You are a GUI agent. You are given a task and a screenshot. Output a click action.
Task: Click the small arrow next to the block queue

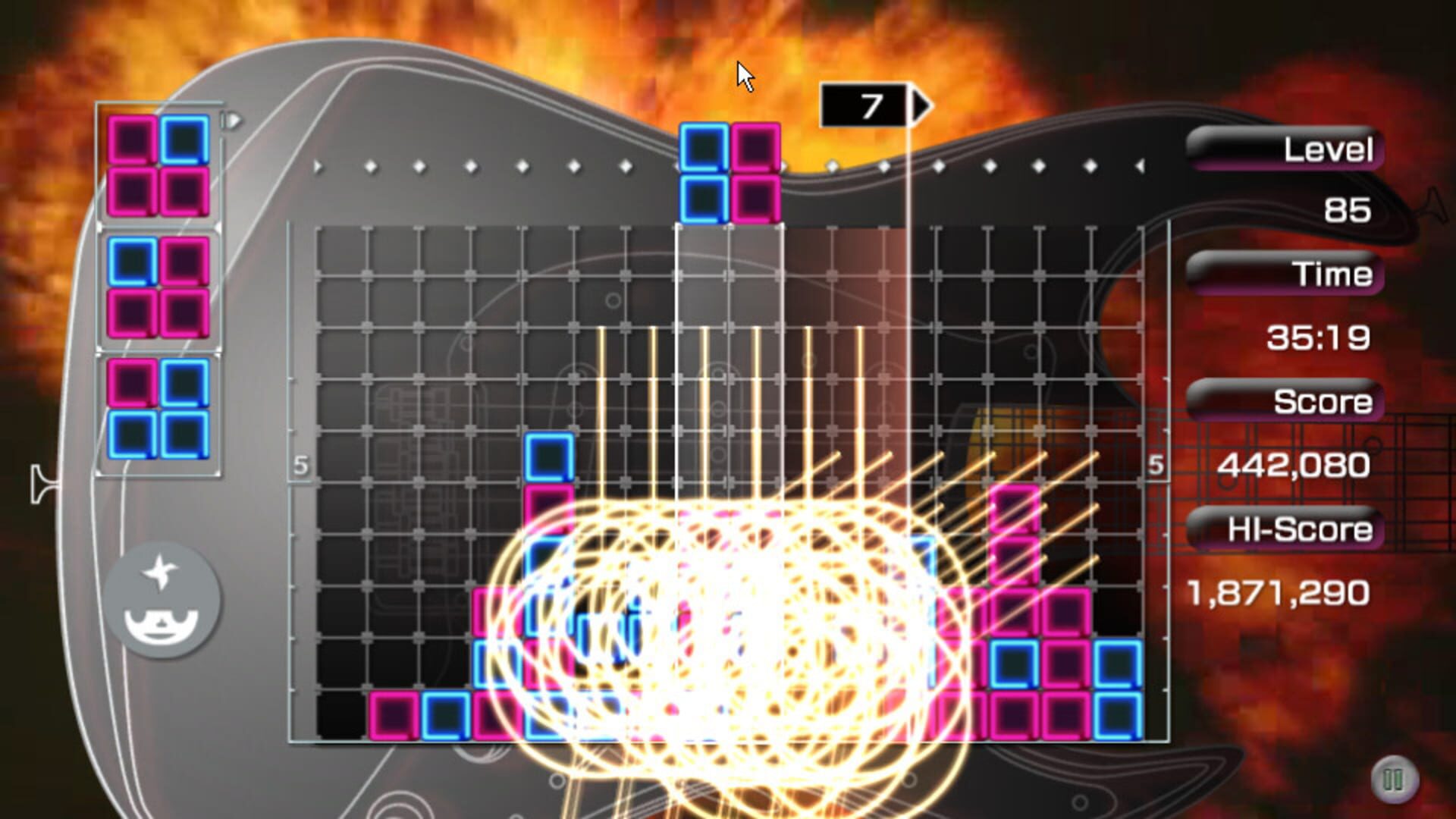230,119
